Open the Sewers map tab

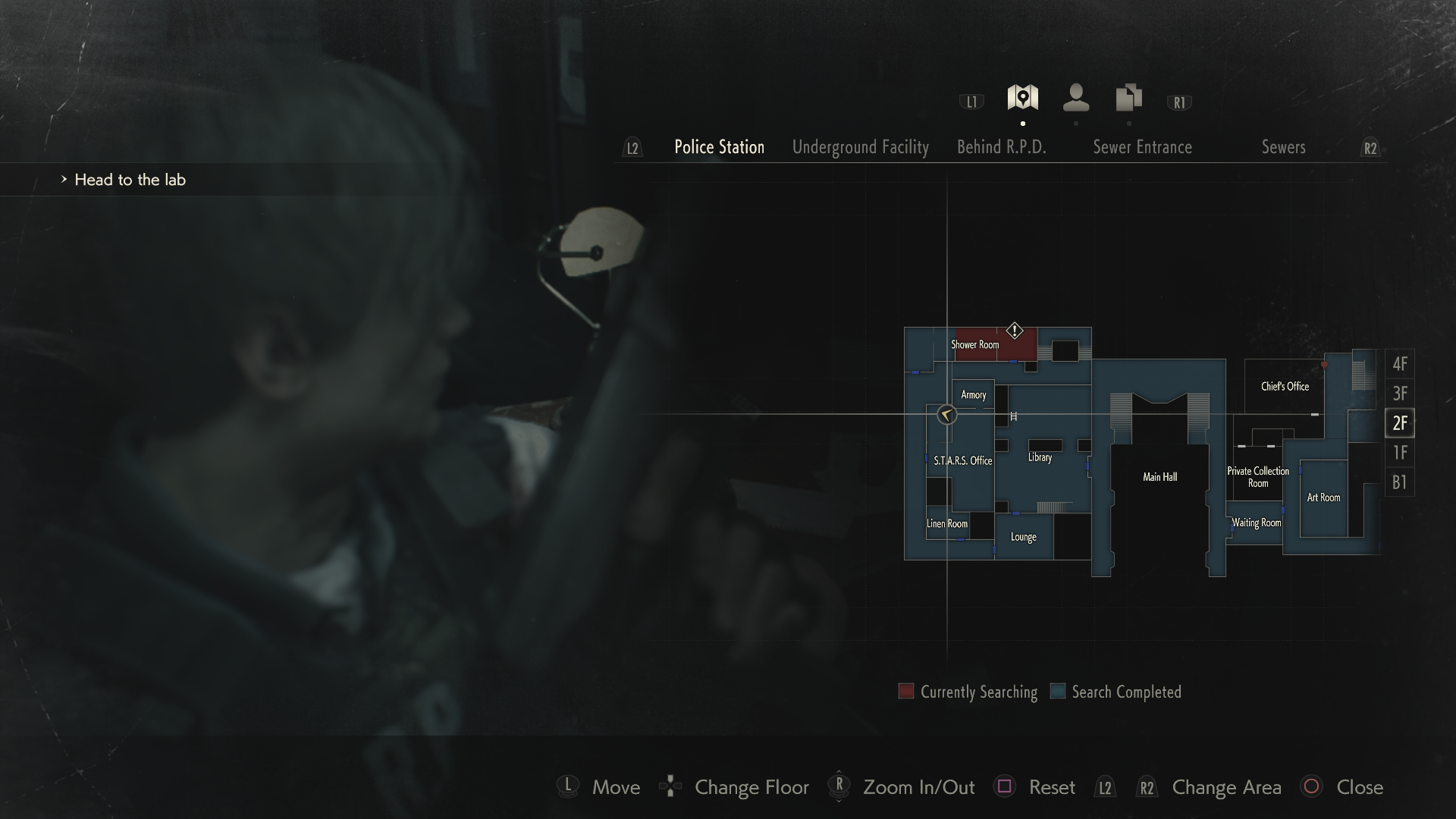pyautogui.click(x=1284, y=148)
